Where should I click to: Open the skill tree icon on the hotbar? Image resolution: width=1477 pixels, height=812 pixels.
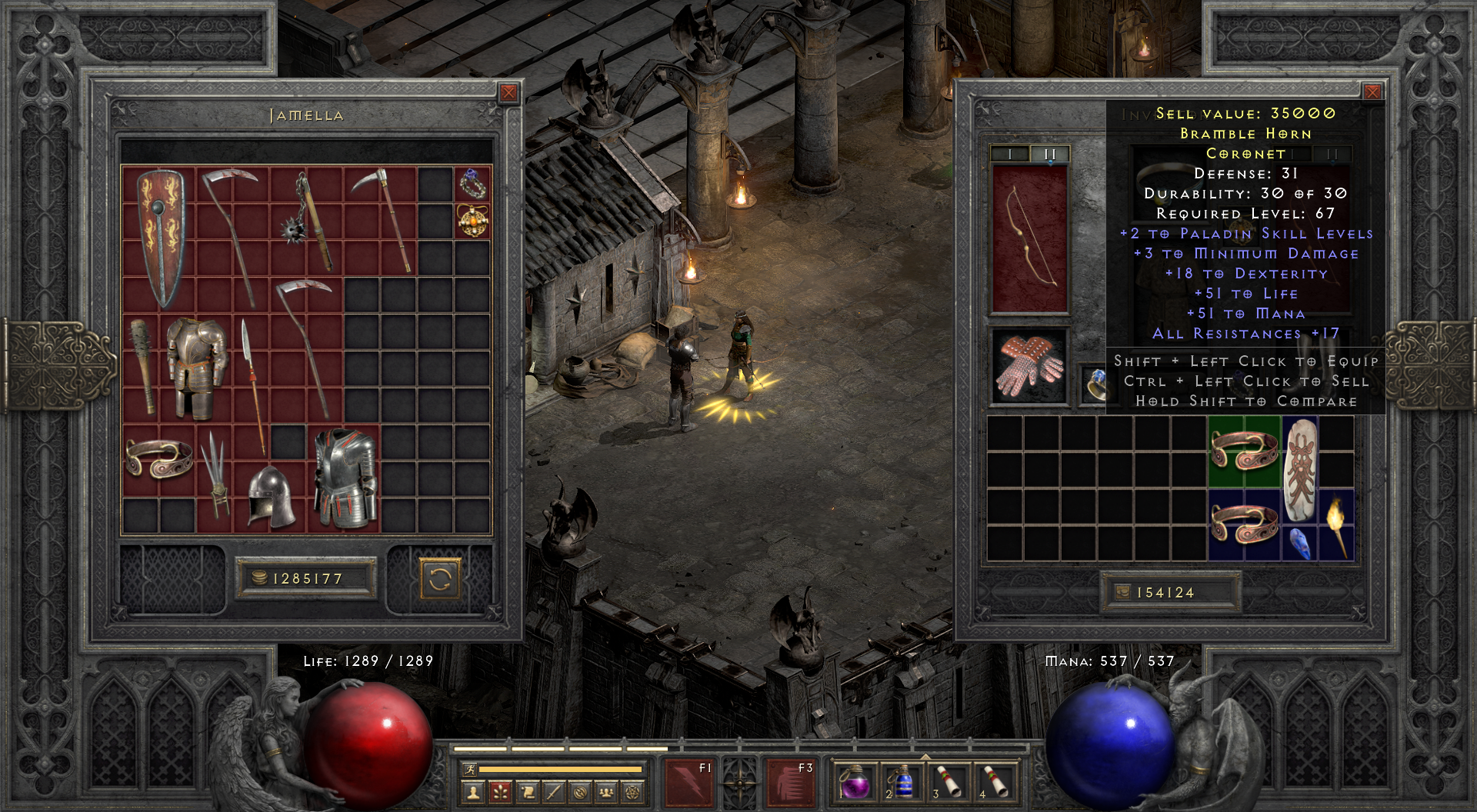coord(501,793)
